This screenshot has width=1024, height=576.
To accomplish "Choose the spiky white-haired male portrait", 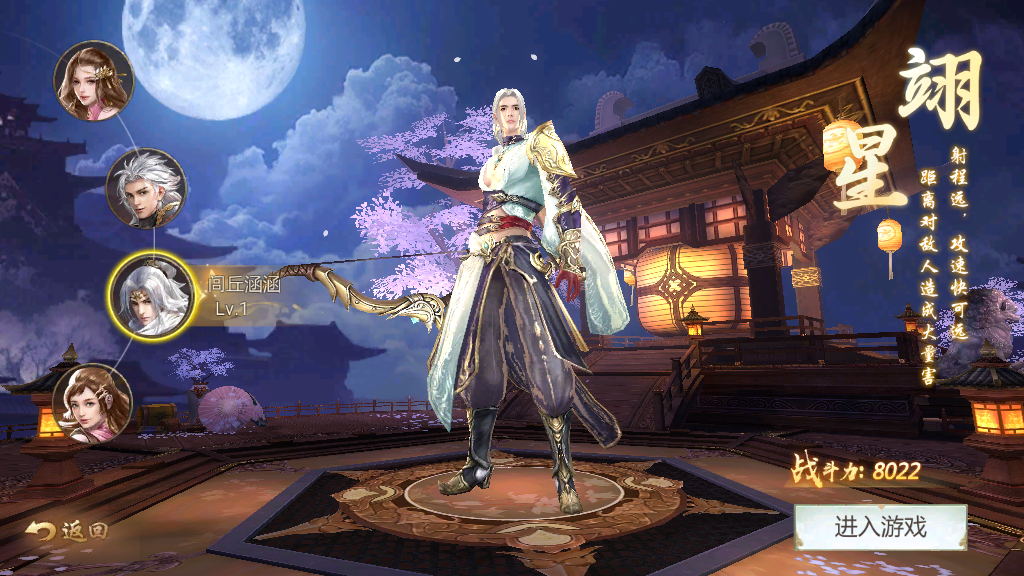I will pos(146,189).
